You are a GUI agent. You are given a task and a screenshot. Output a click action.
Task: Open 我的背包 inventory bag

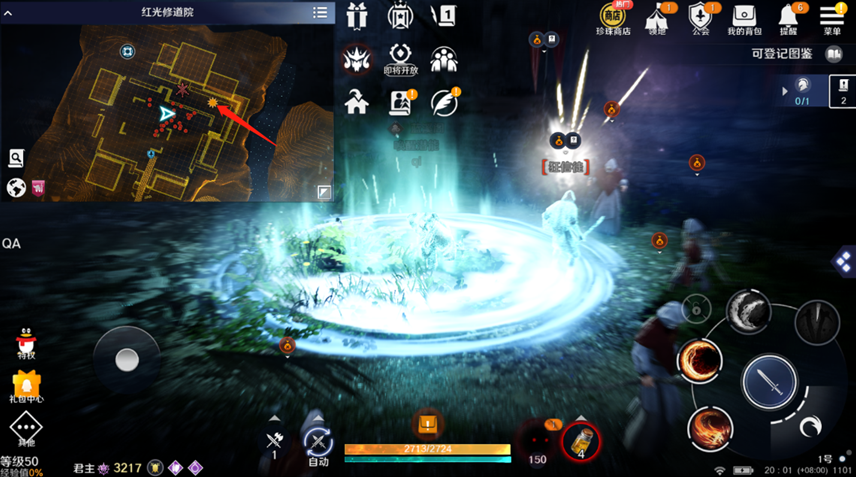[744, 18]
